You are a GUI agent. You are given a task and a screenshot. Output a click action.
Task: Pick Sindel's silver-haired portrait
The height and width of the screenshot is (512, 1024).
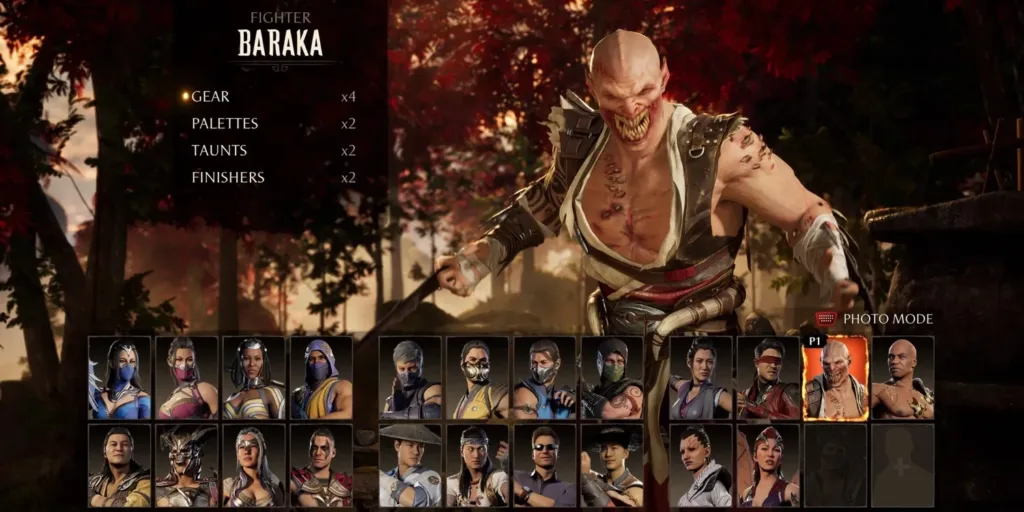(254, 465)
